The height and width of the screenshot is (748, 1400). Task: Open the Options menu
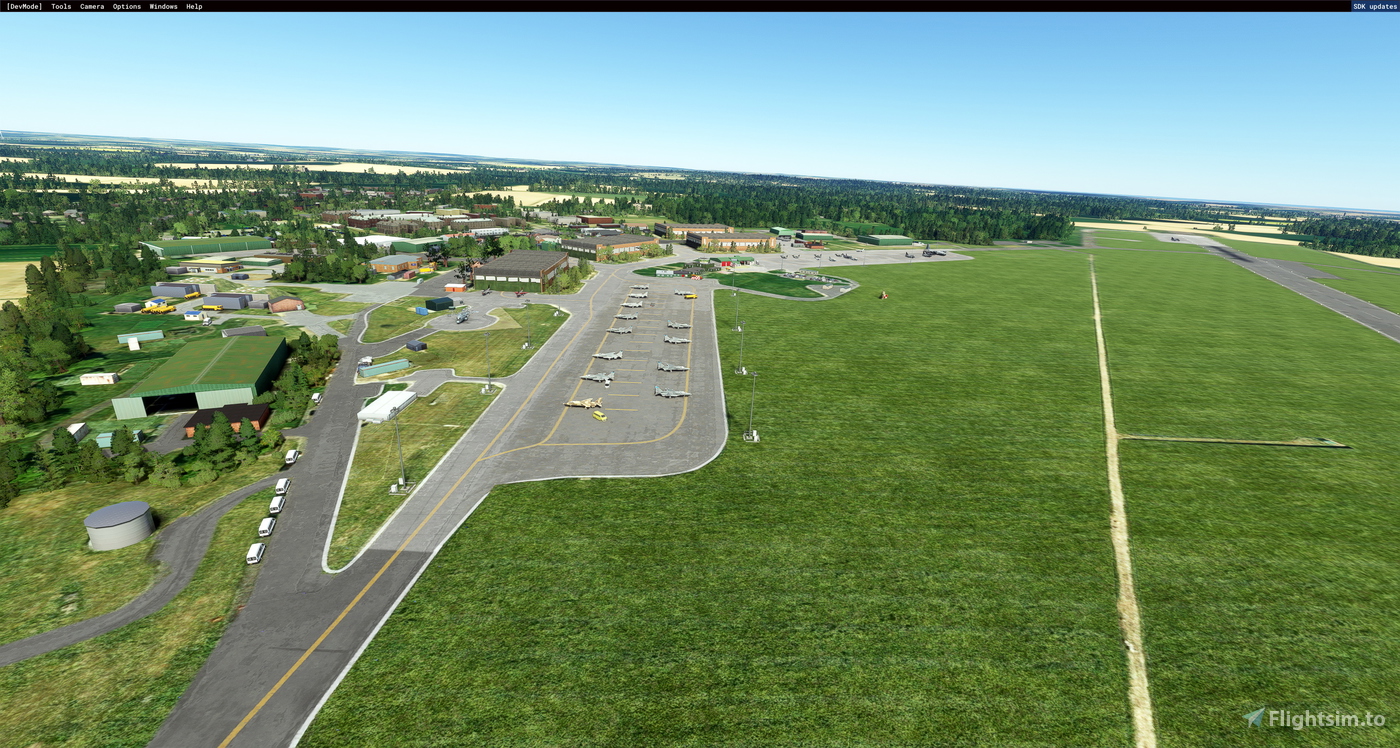click(125, 6)
